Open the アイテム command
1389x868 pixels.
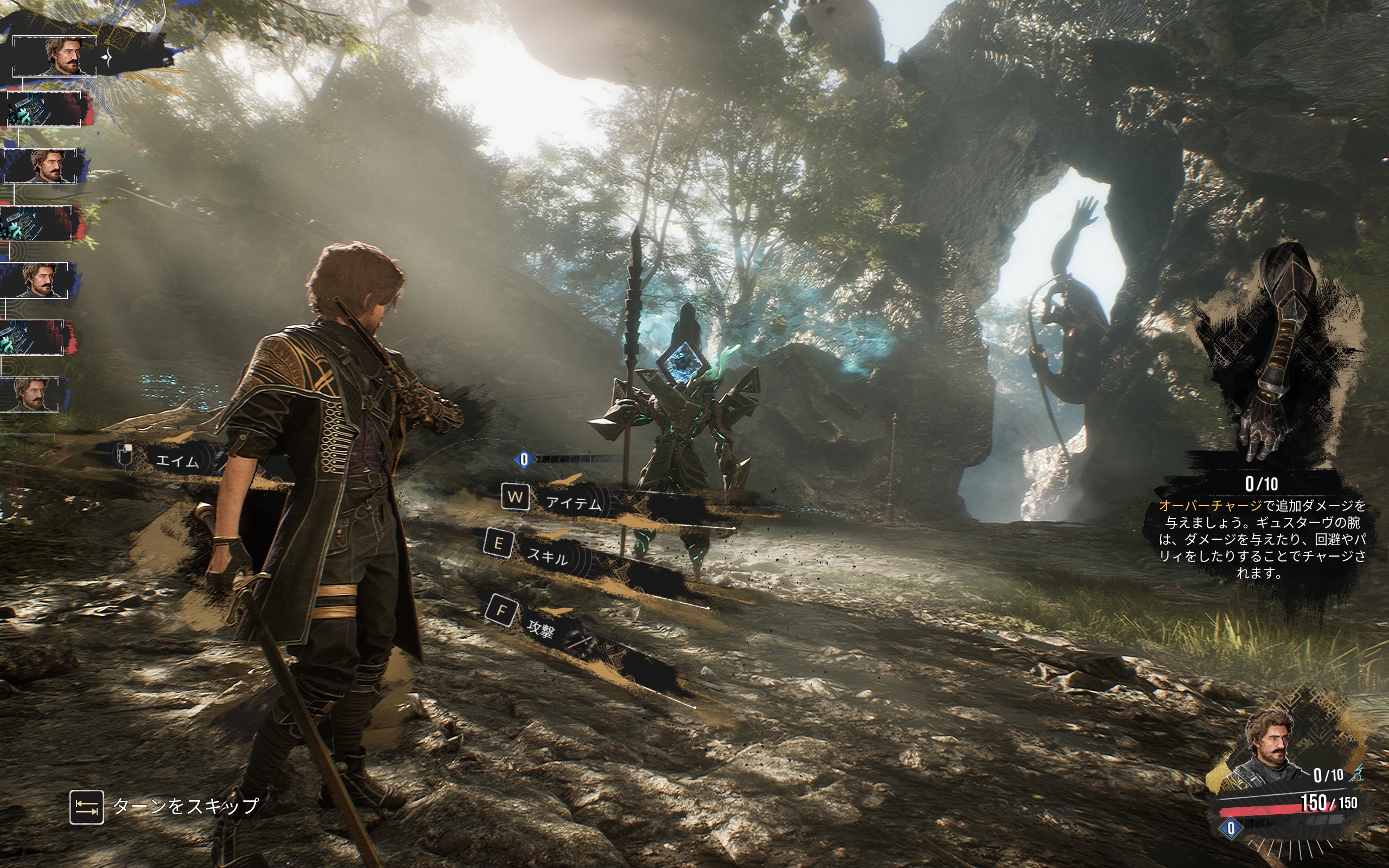pyautogui.click(x=573, y=503)
